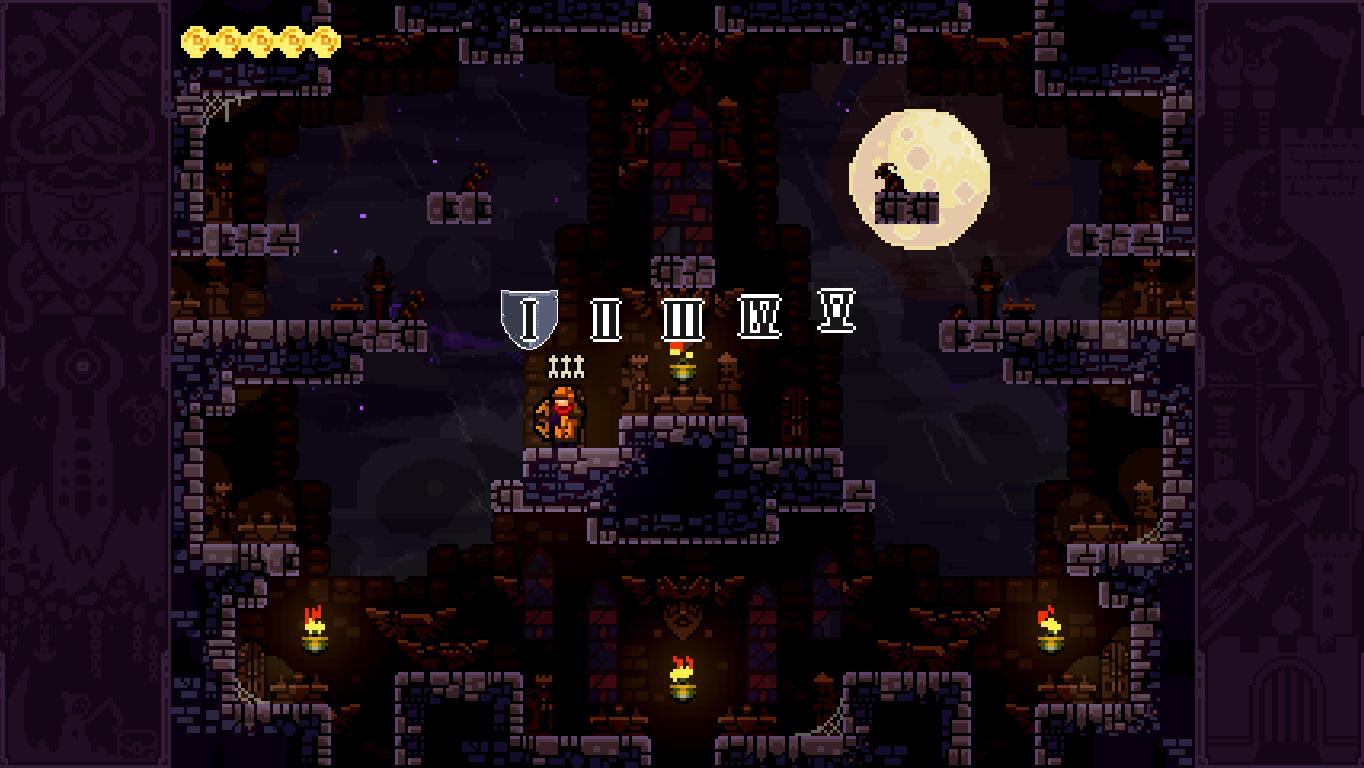Select the shielded wave I marker
1364x768 pixels.
click(528, 318)
